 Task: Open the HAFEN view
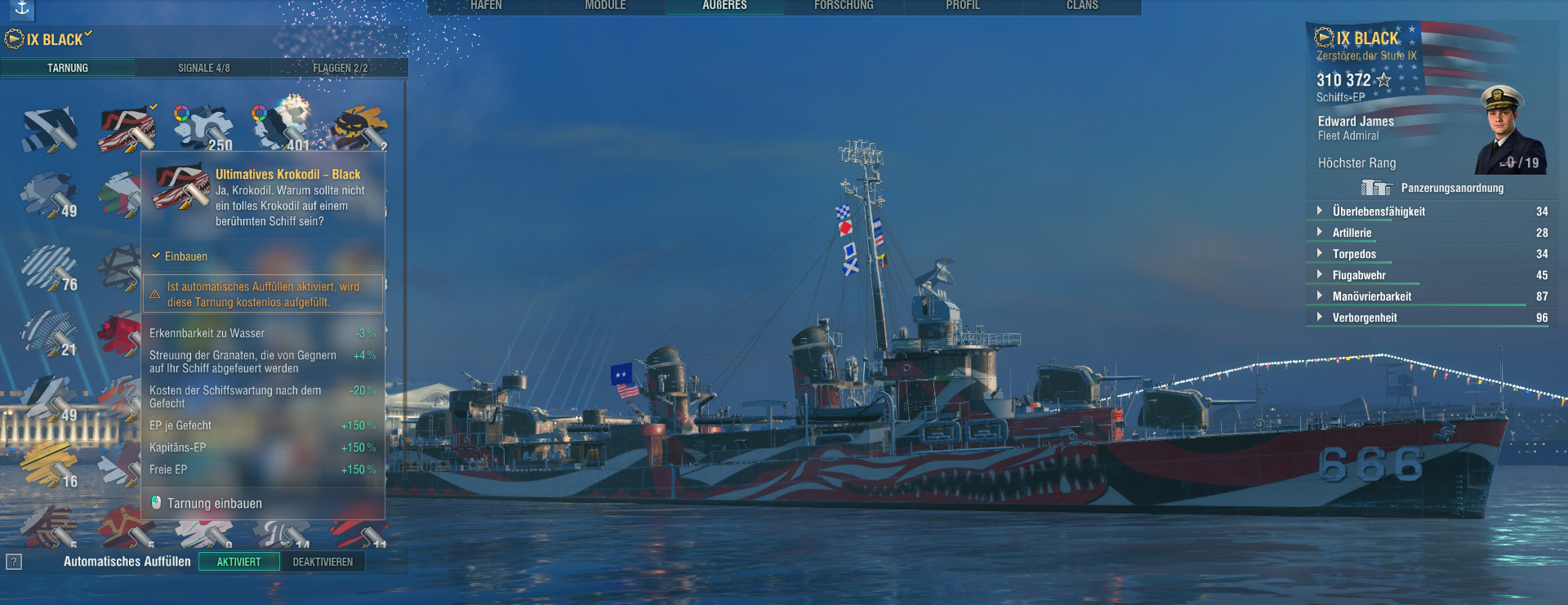tap(486, 7)
